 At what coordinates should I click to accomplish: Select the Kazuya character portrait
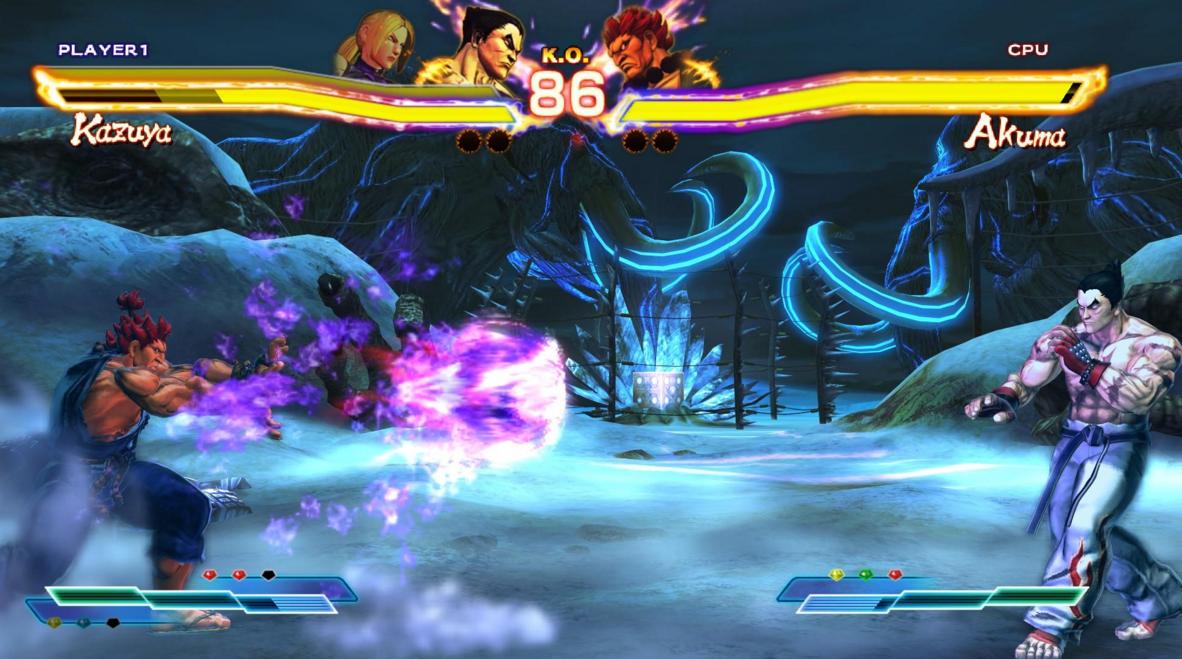pyautogui.click(x=478, y=50)
